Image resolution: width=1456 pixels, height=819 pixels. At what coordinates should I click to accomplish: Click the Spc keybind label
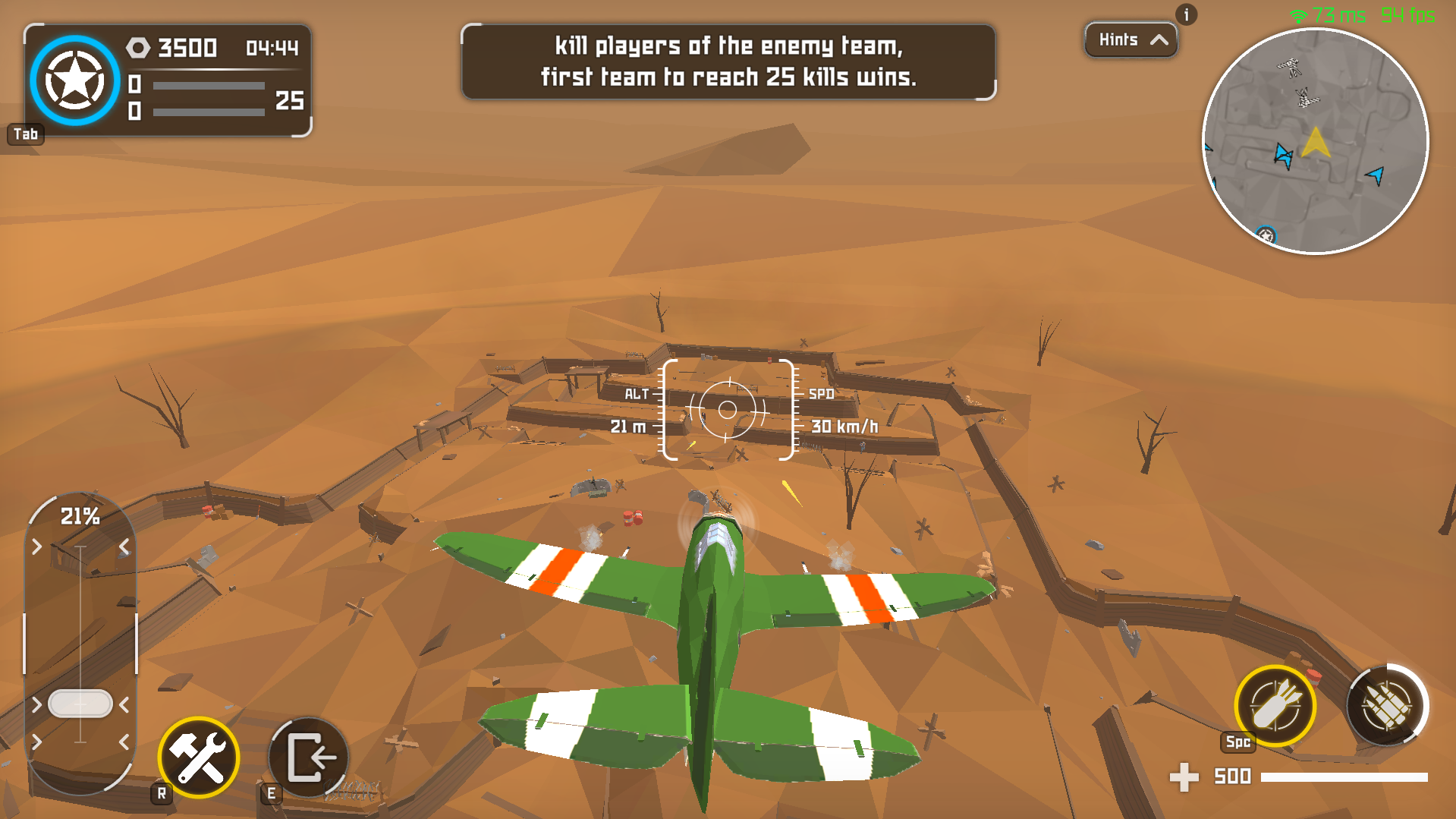tap(1237, 743)
